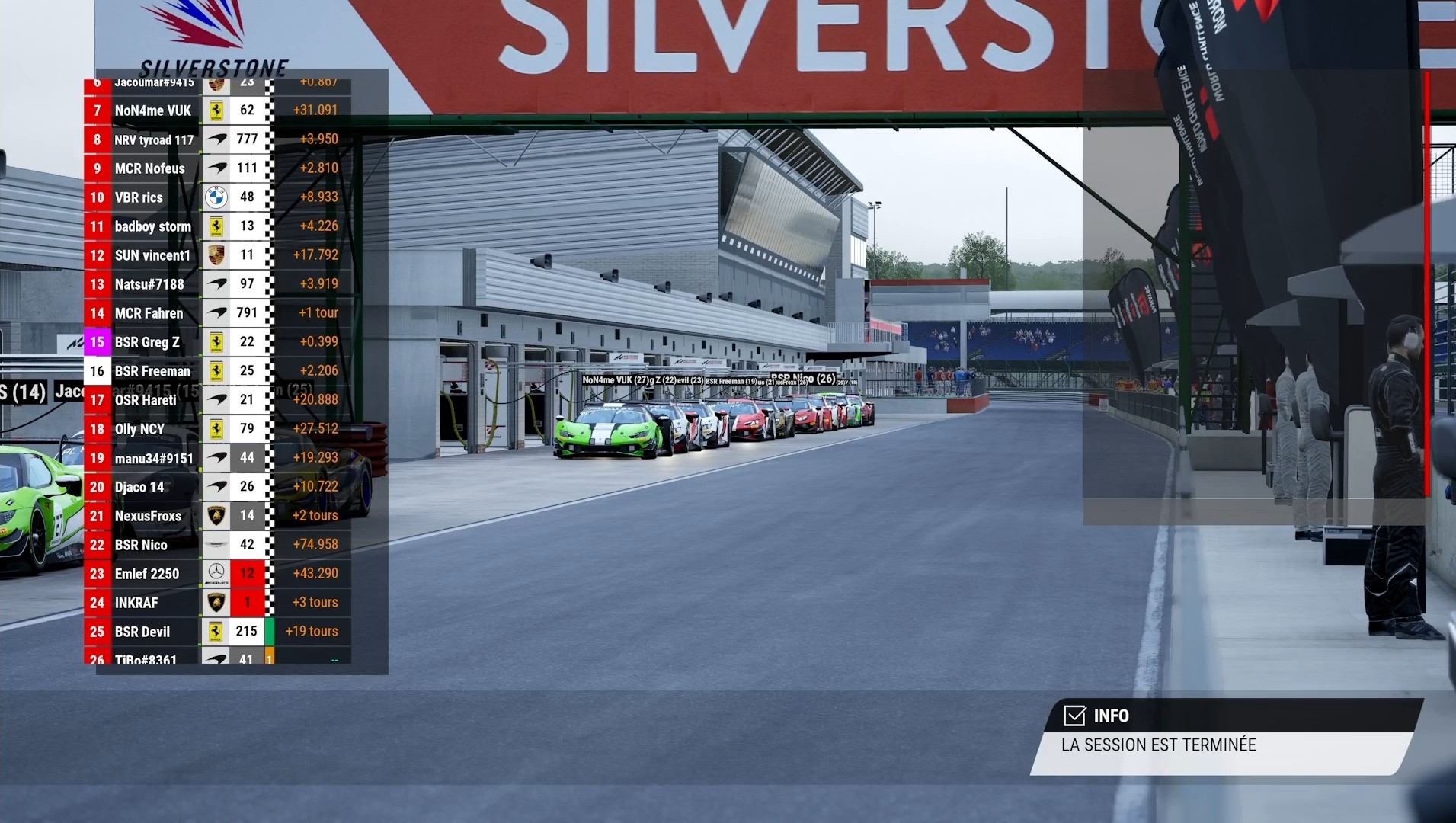The width and height of the screenshot is (1456, 823).
Task: Select manu34#9151 in the leaderboard
Action: (154, 458)
